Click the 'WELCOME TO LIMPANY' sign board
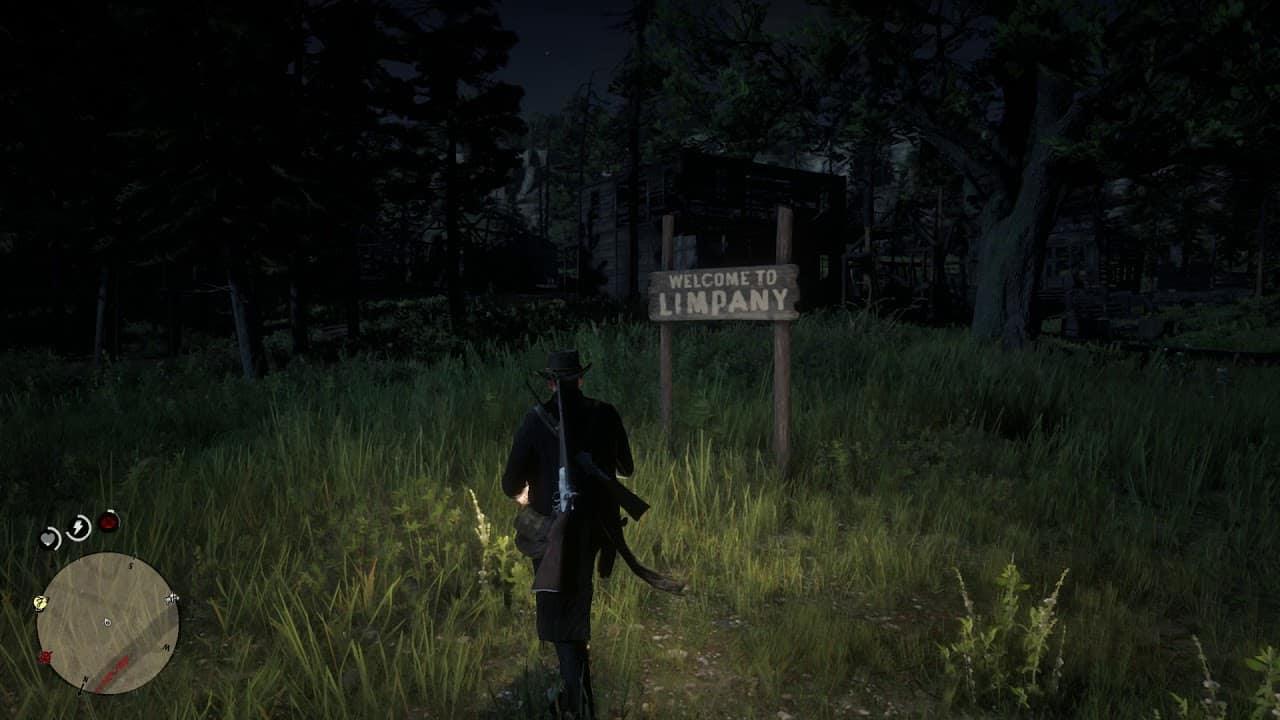The width and height of the screenshot is (1280, 720). 725,292
